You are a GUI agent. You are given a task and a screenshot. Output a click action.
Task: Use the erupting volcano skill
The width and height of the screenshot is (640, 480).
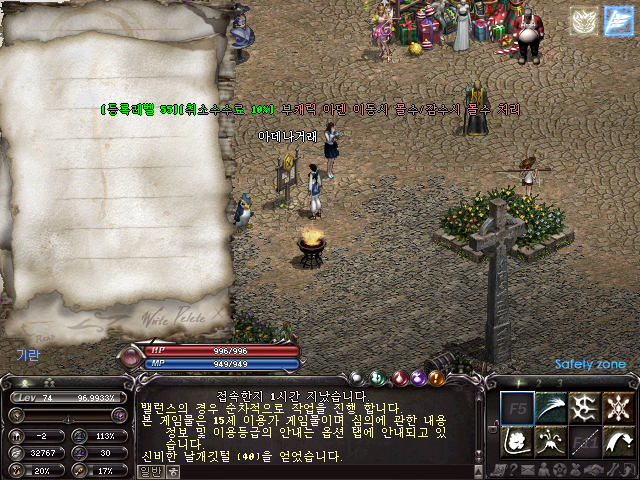[551, 440]
